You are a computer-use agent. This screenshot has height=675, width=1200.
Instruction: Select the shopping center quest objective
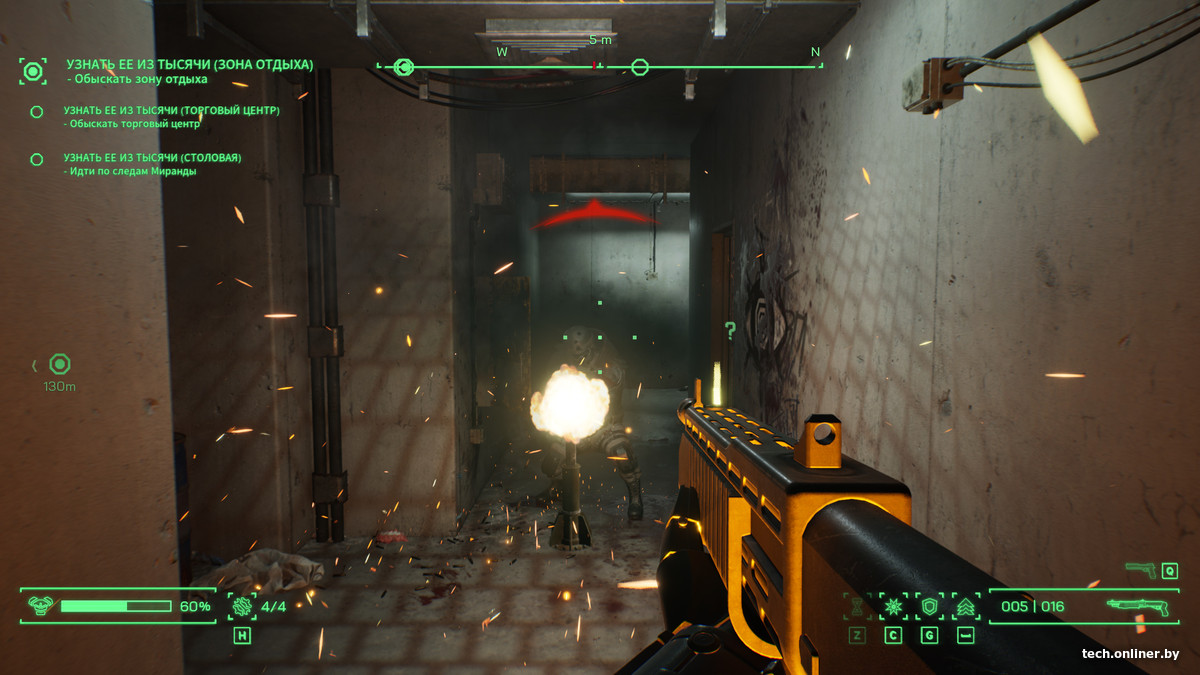click(x=171, y=111)
